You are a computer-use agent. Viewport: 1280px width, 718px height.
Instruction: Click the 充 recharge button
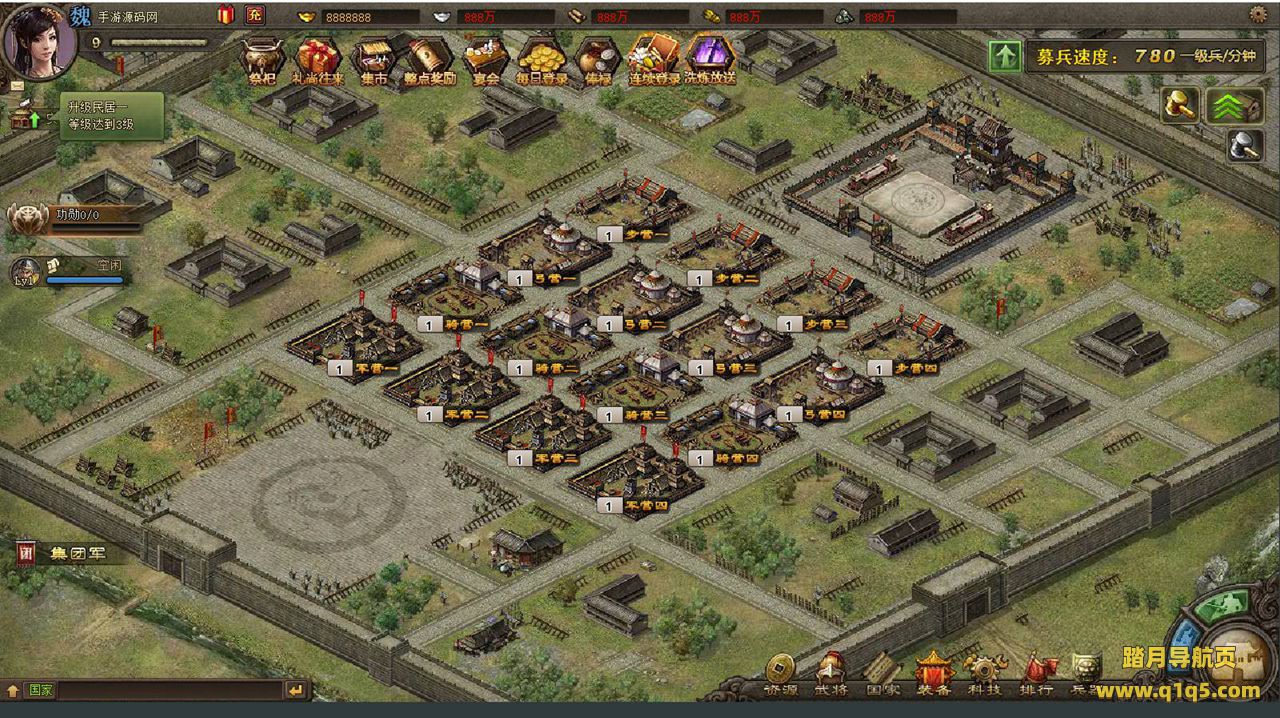click(255, 15)
